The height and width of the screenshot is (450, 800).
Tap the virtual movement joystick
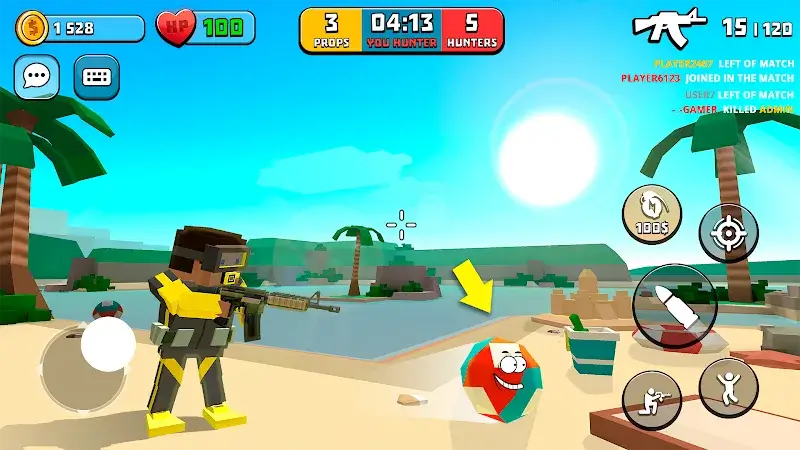point(108,346)
